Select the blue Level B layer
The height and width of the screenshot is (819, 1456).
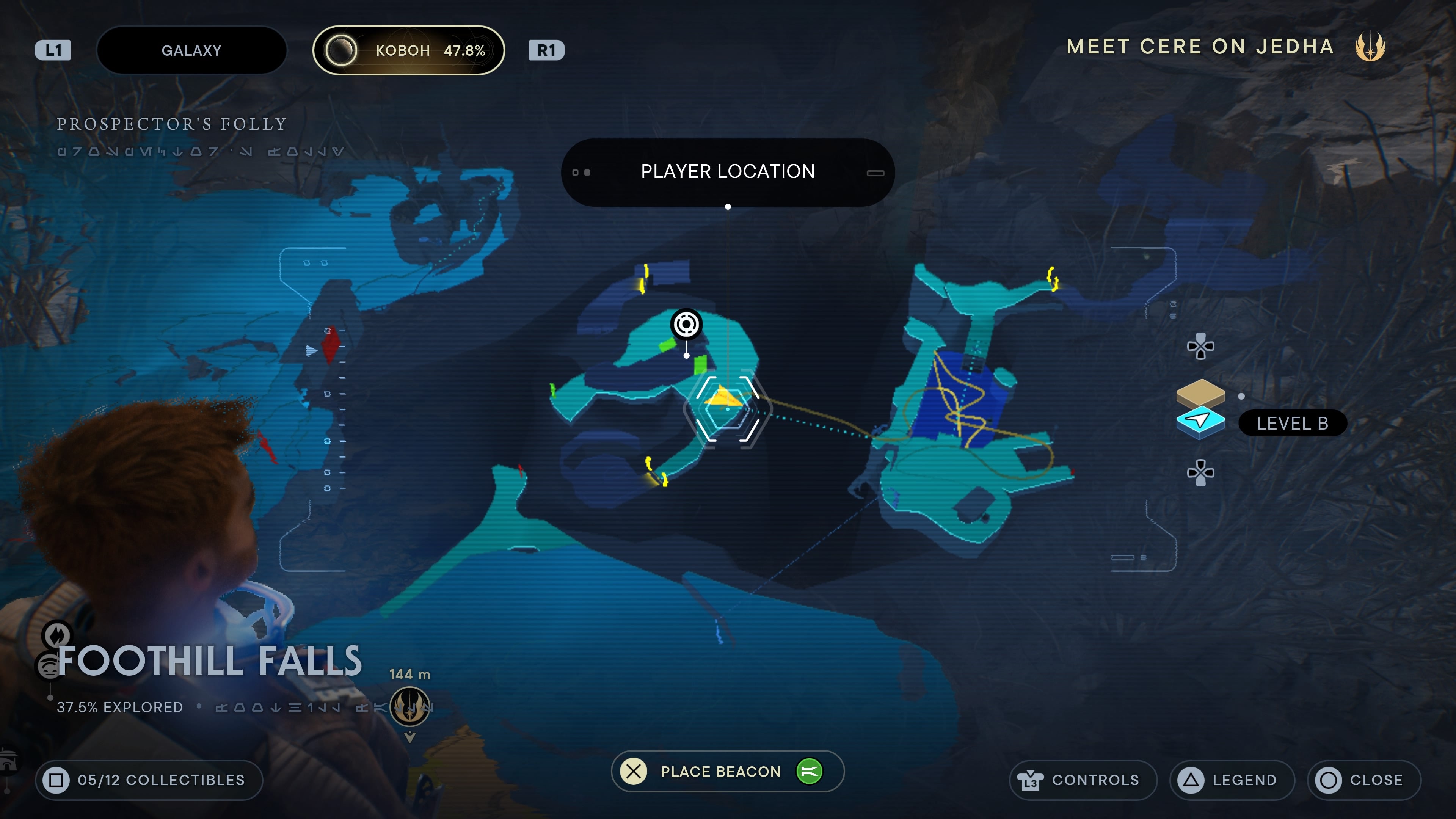1200,422
